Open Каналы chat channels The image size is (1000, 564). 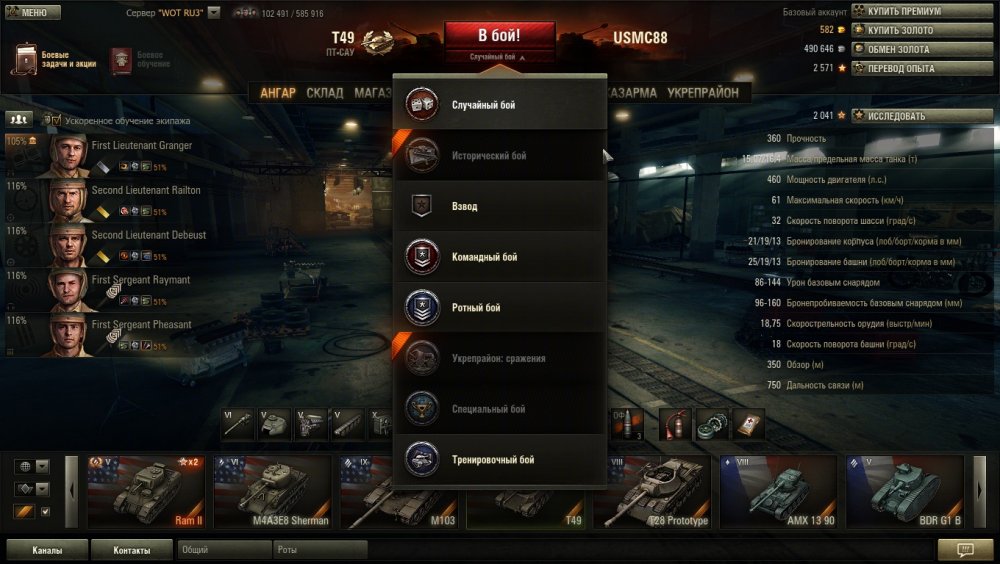click(x=47, y=550)
